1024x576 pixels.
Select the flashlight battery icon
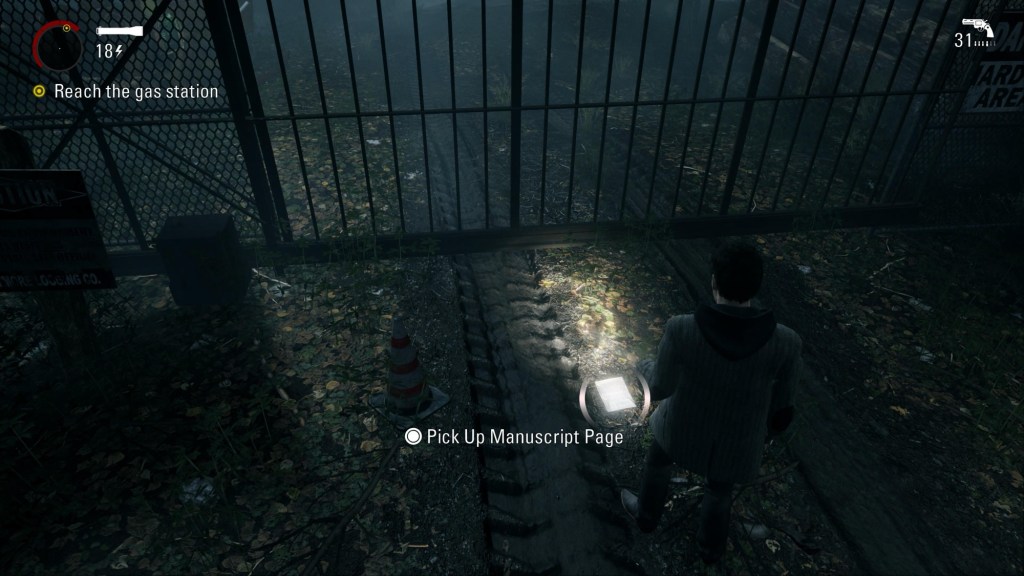[119, 31]
